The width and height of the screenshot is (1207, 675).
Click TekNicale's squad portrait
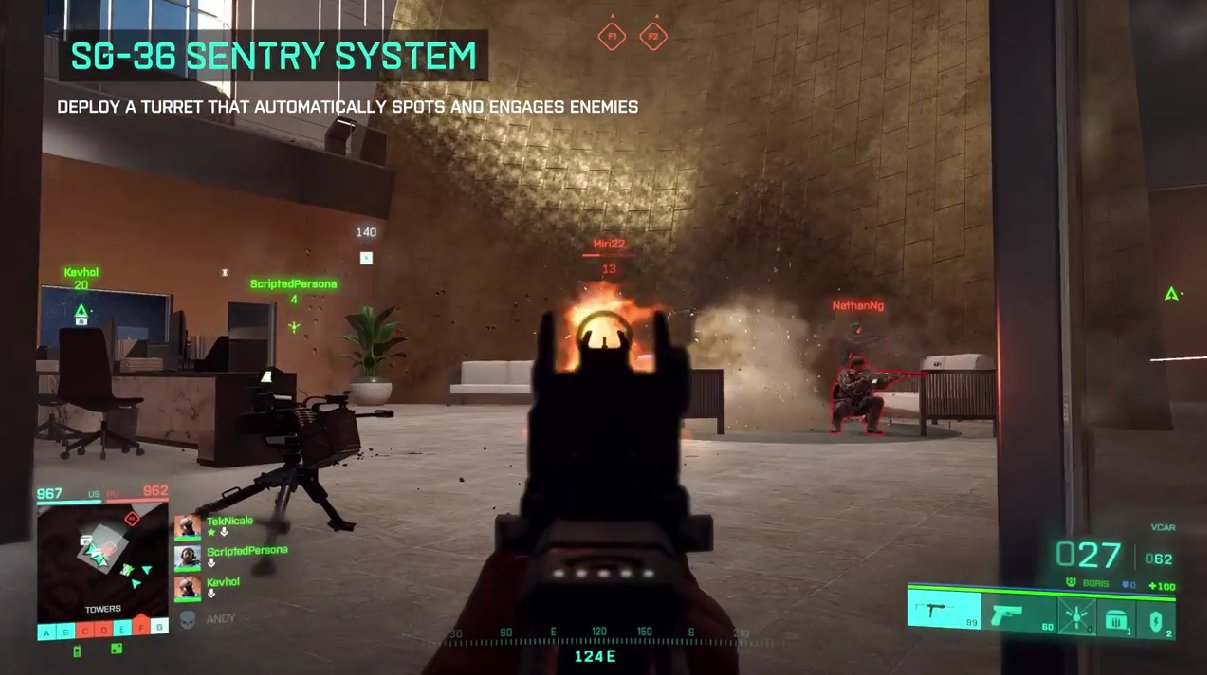click(x=187, y=527)
